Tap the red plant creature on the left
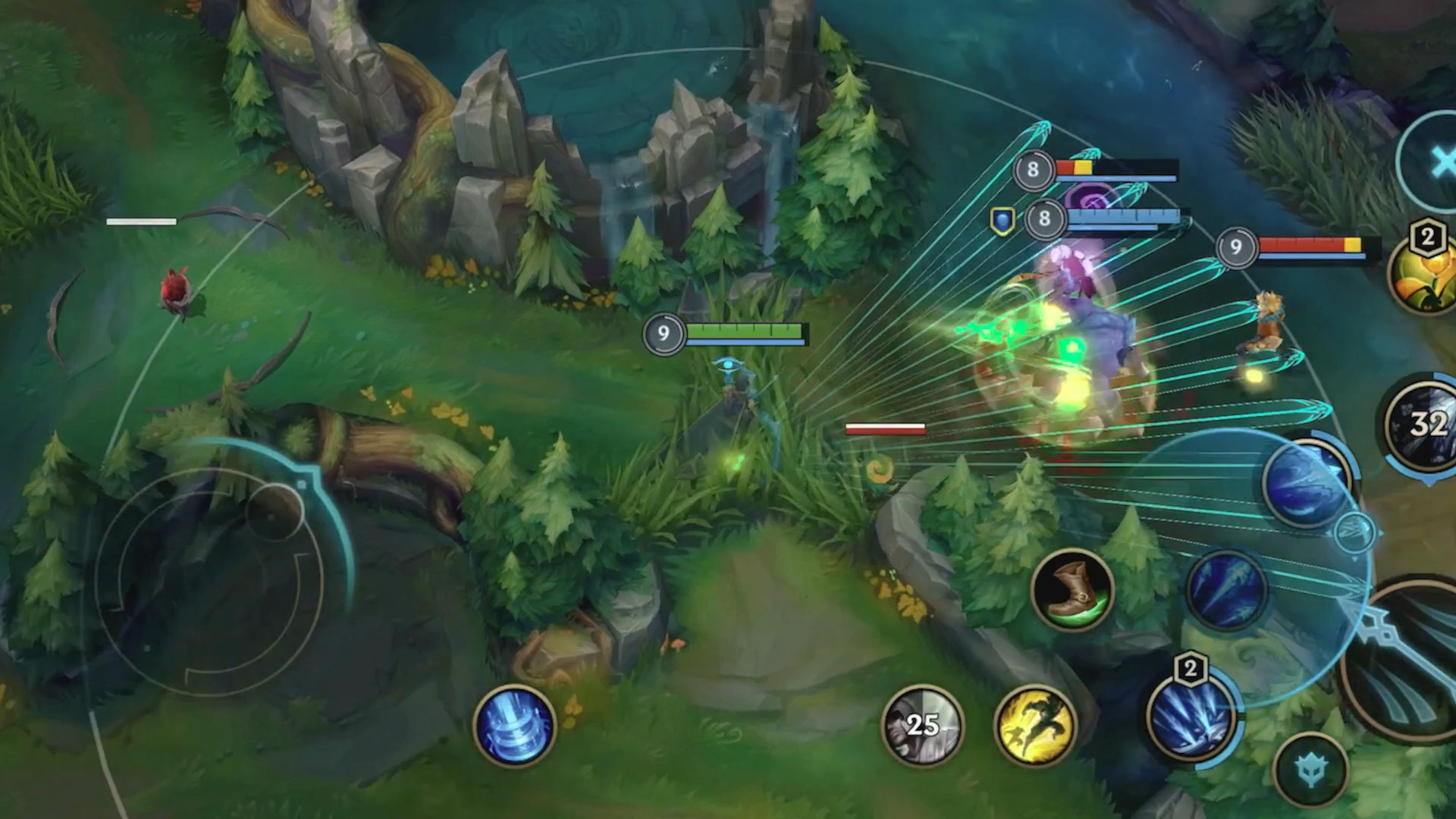This screenshot has height=819, width=1456. point(176,292)
